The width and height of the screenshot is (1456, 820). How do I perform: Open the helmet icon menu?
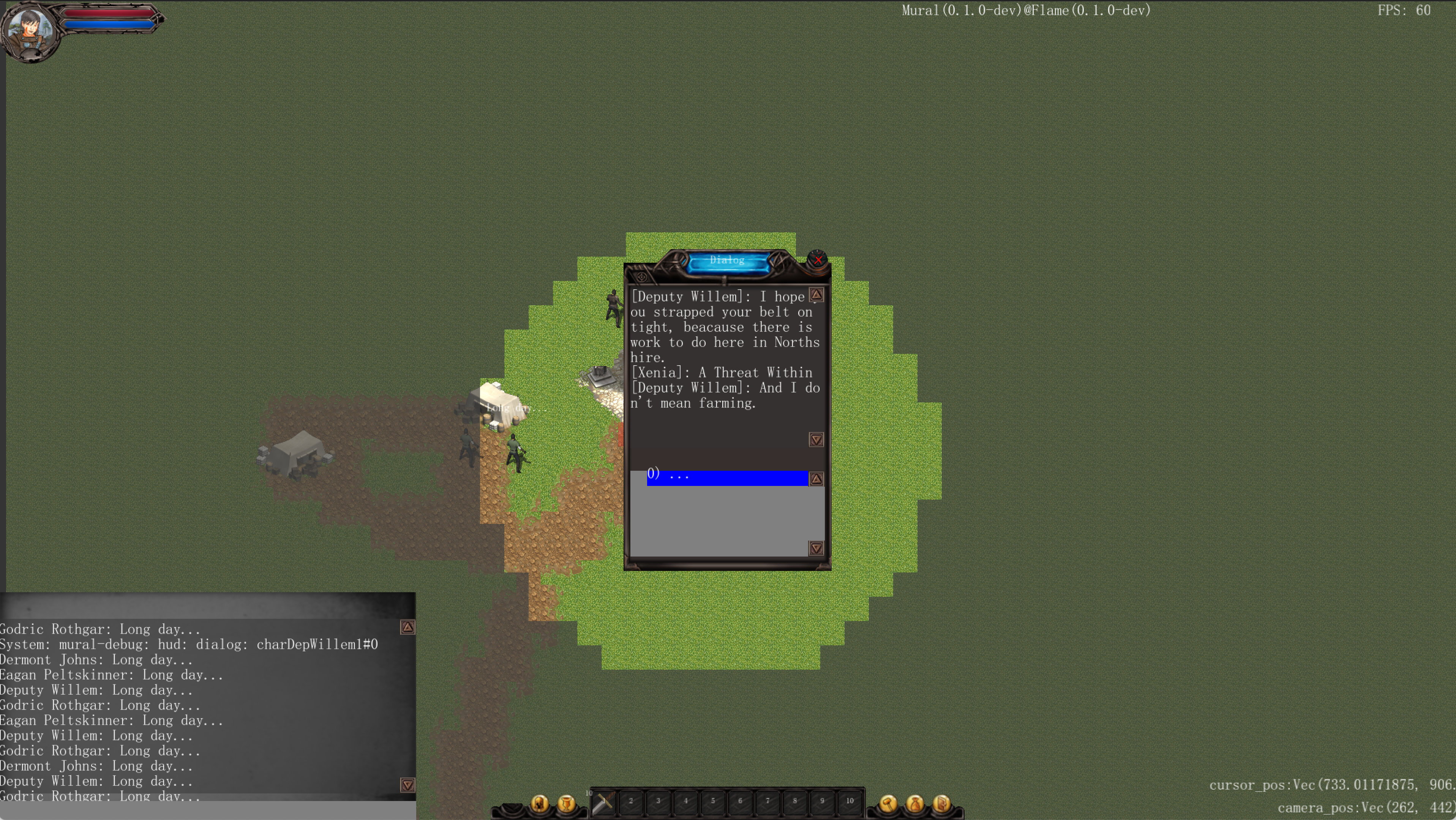coord(539,803)
